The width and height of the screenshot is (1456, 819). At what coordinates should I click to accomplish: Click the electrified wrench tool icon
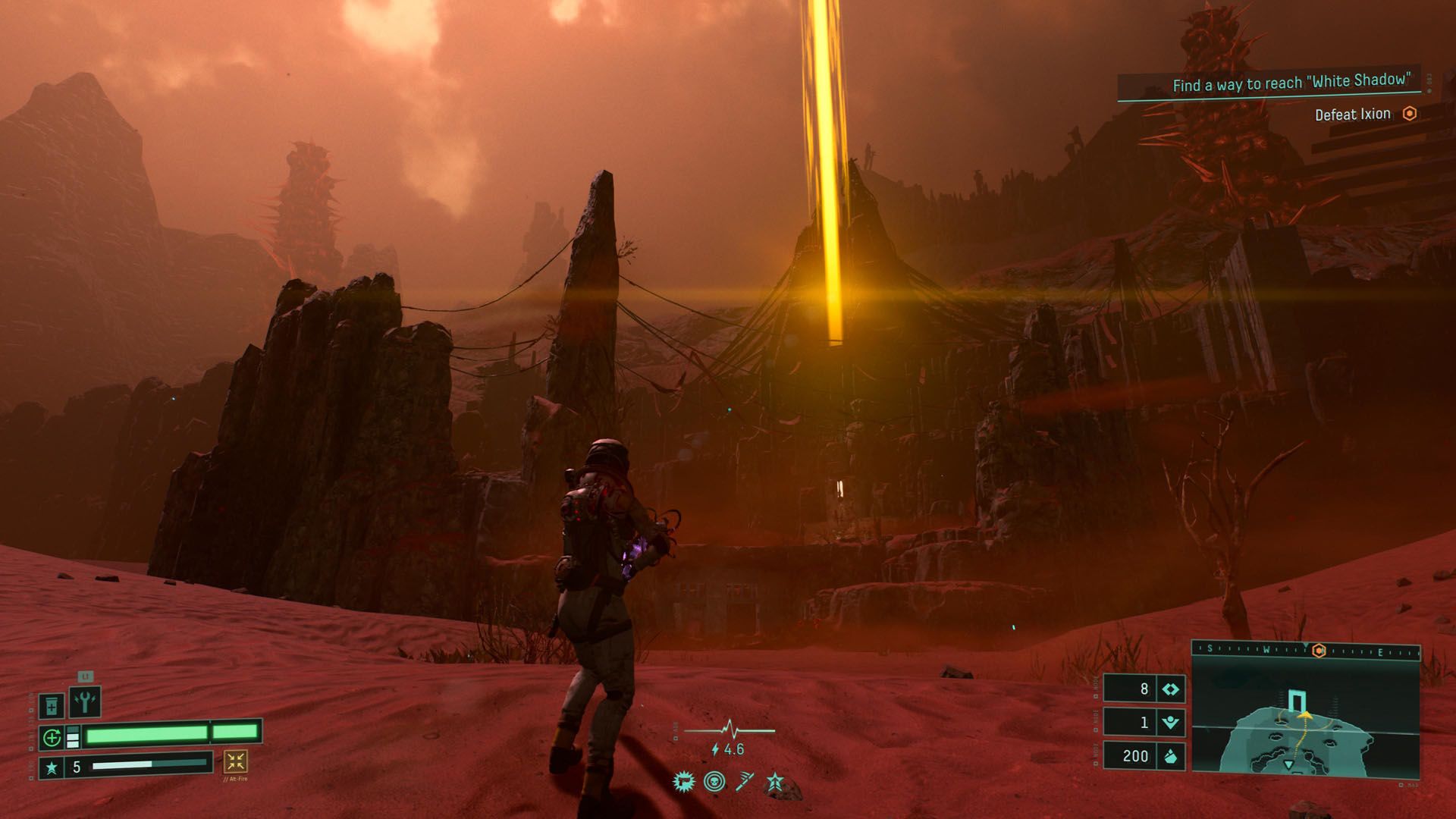(x=85, y=702)
